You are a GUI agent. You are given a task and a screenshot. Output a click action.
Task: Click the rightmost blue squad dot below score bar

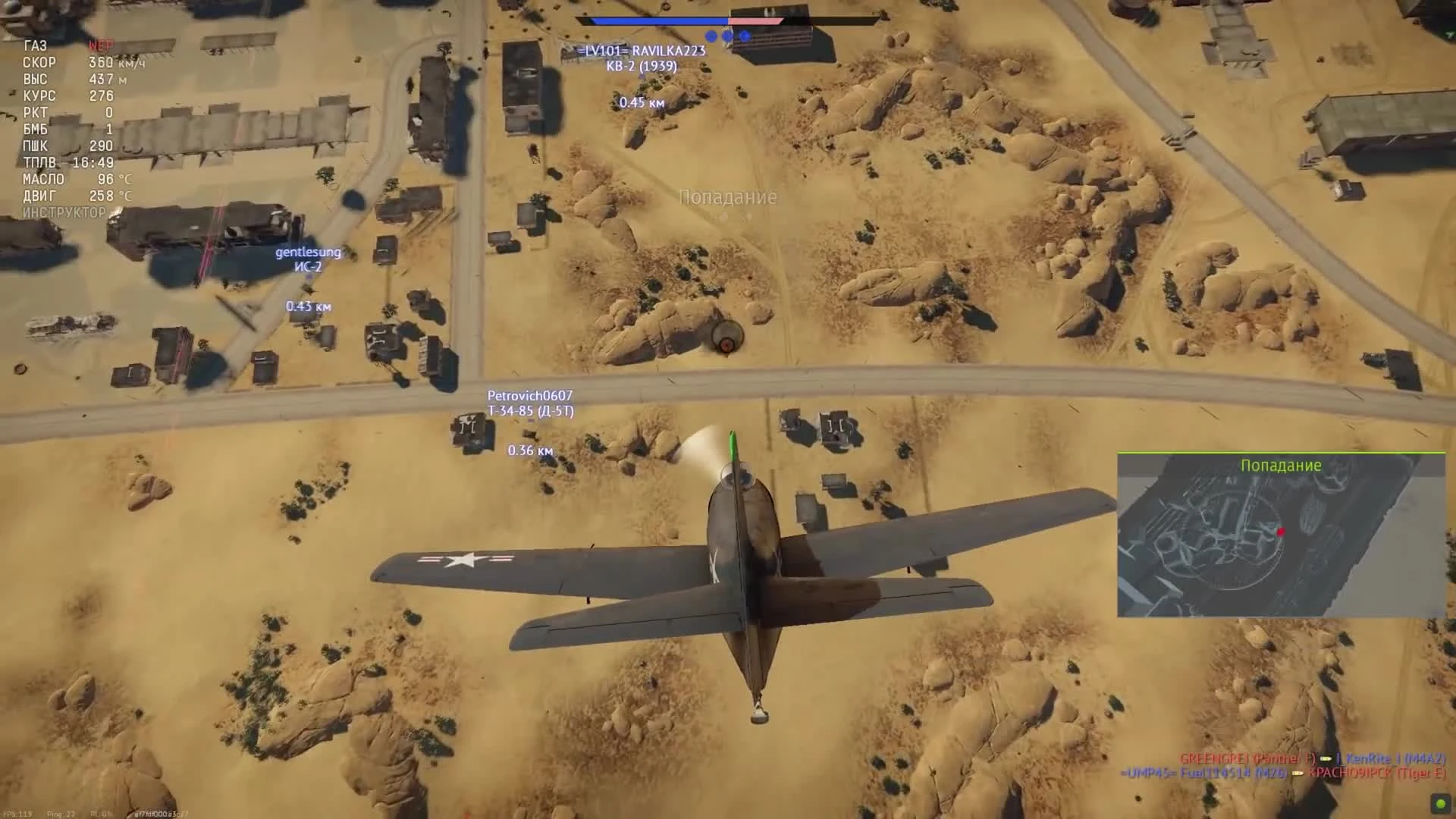pyautogui.click(x=744, y=35)
